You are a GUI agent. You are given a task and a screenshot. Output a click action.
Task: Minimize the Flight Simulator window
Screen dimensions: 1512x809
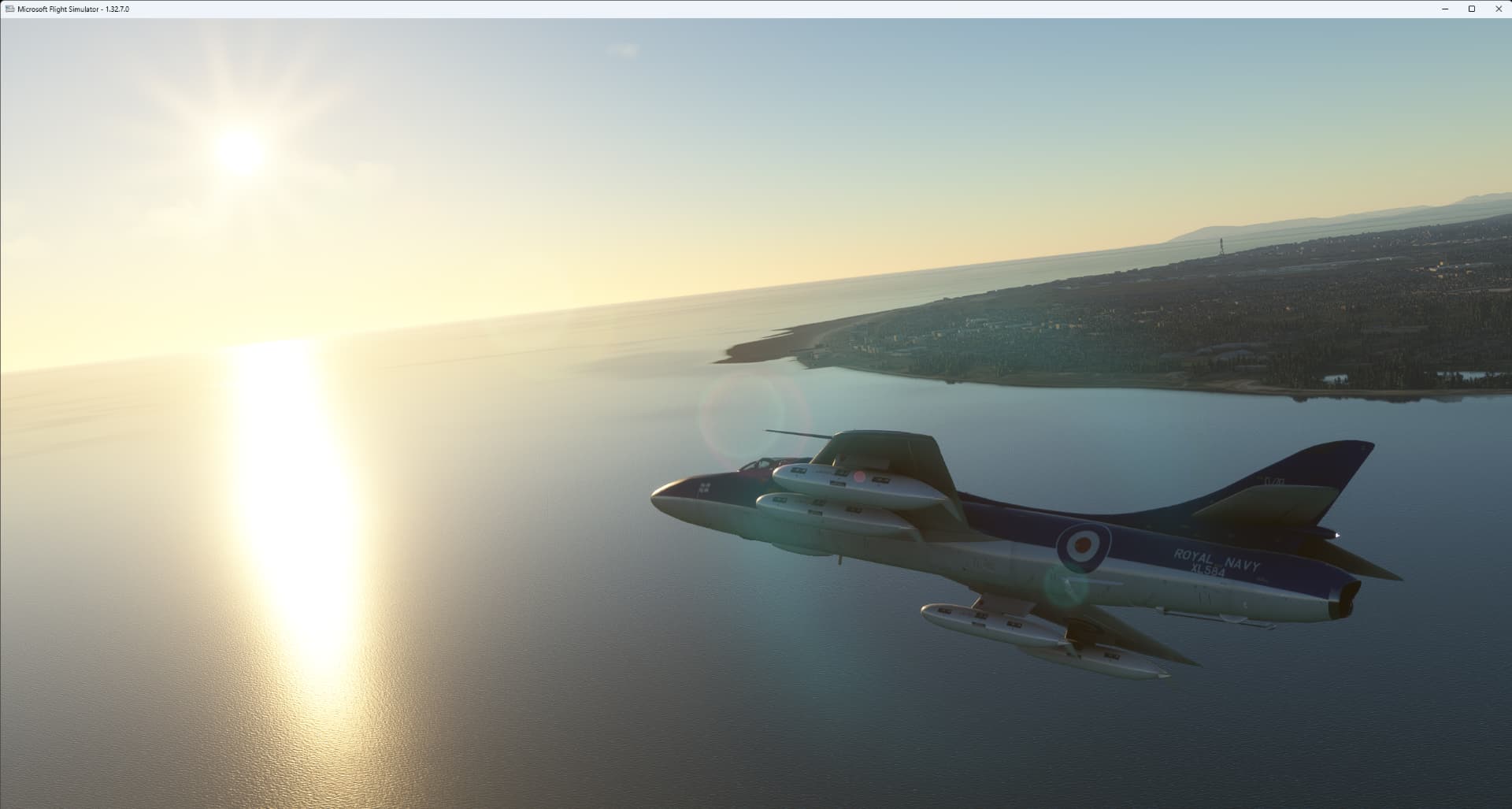[1443, 9]
